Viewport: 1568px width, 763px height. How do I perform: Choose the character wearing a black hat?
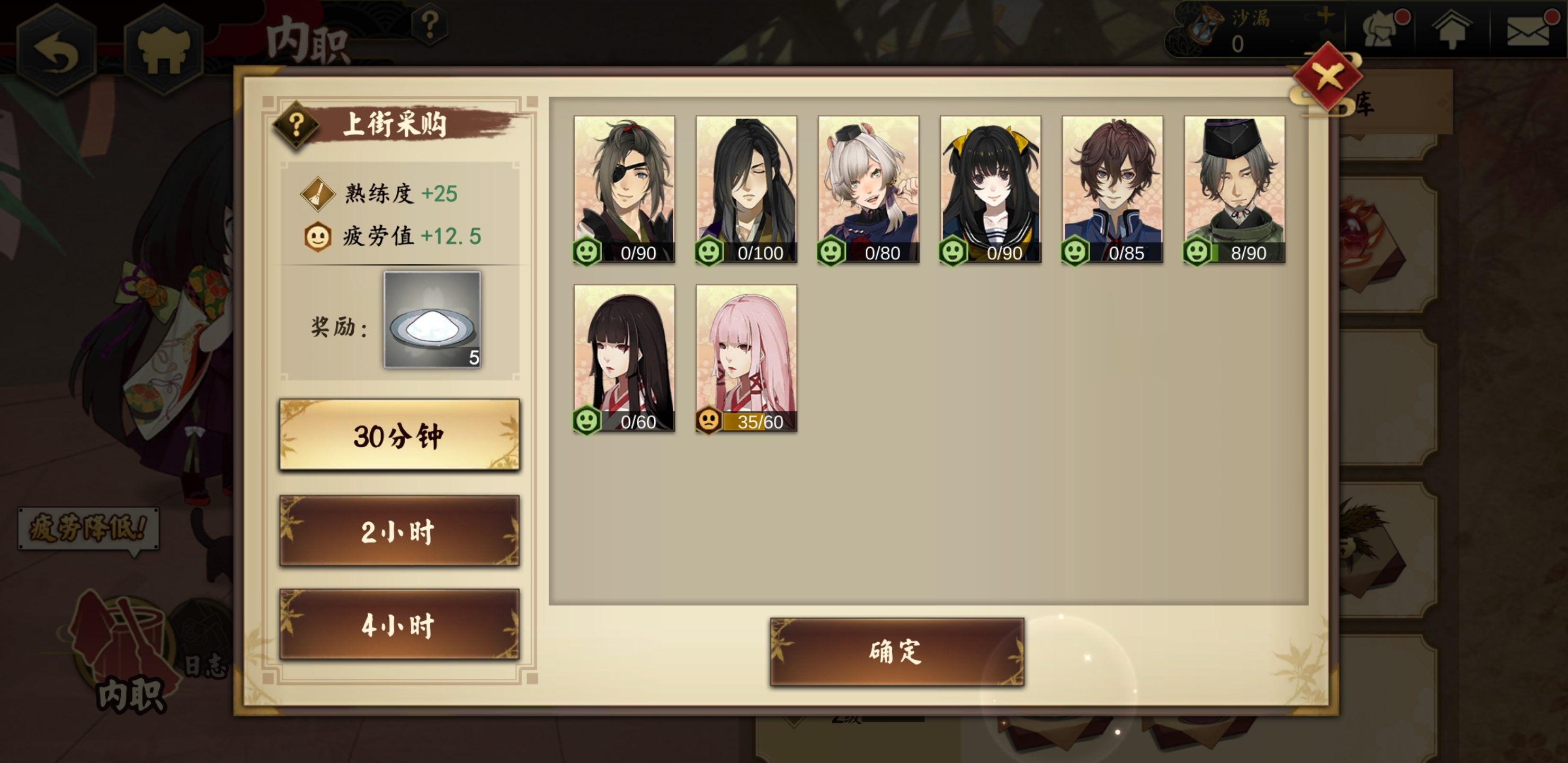(1234, 189)
